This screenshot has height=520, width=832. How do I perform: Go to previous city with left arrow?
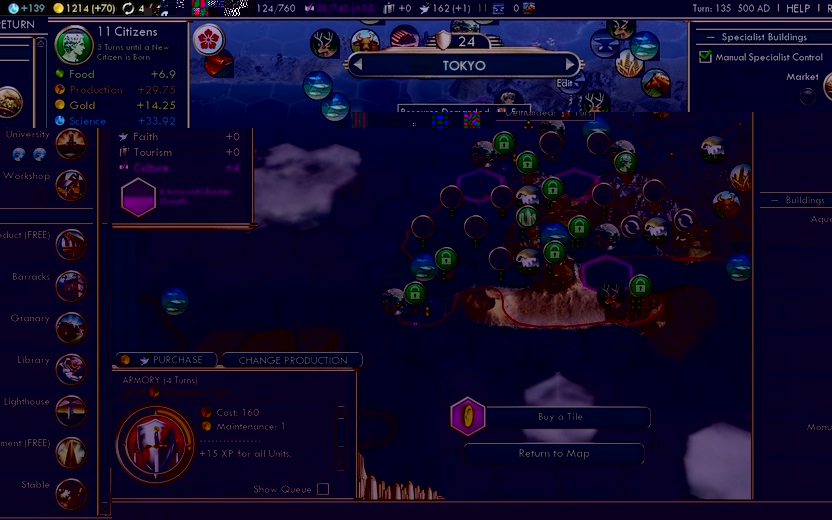tap(354, 66)
